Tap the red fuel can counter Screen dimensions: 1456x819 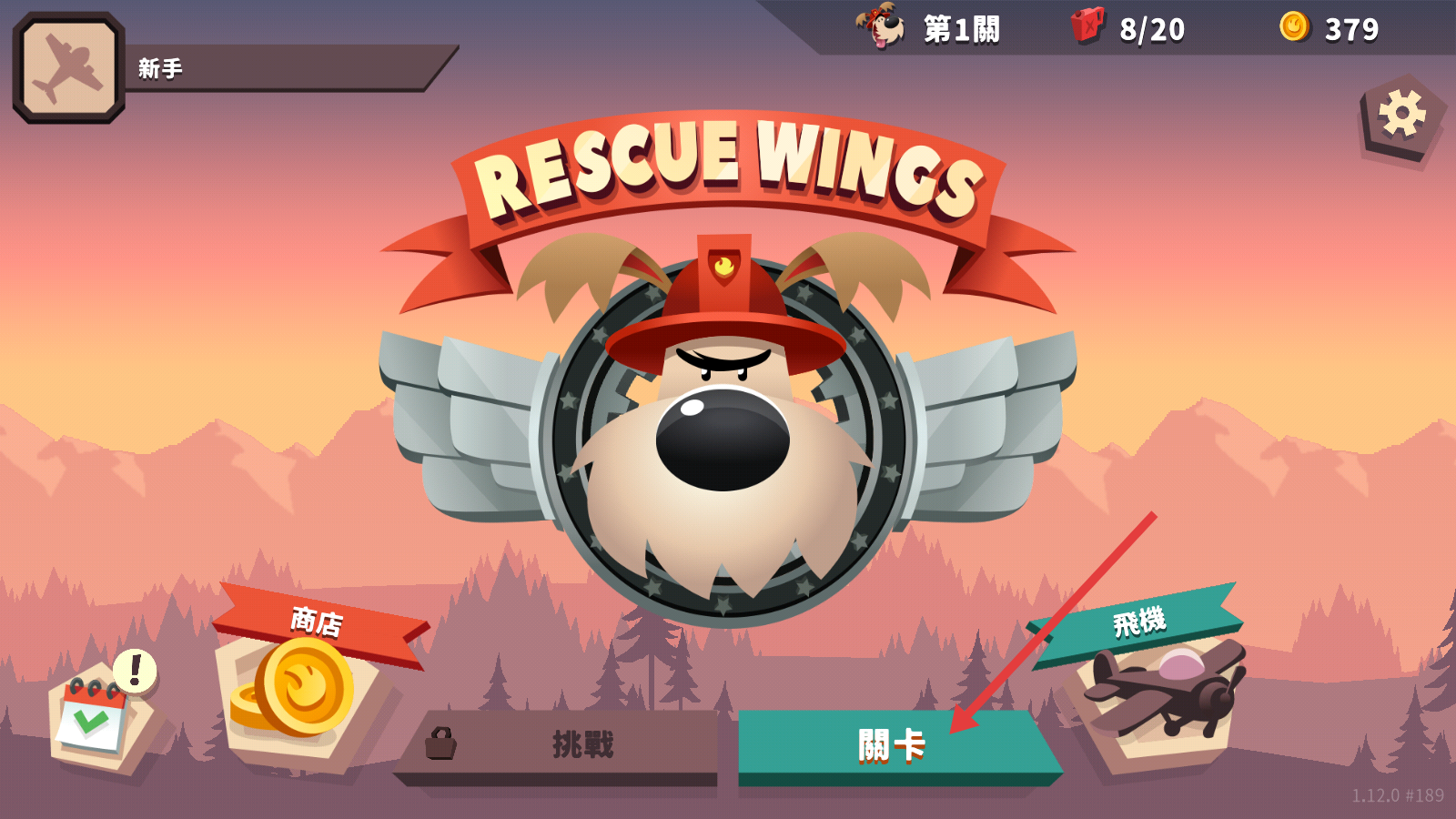tap(1128, 28)
